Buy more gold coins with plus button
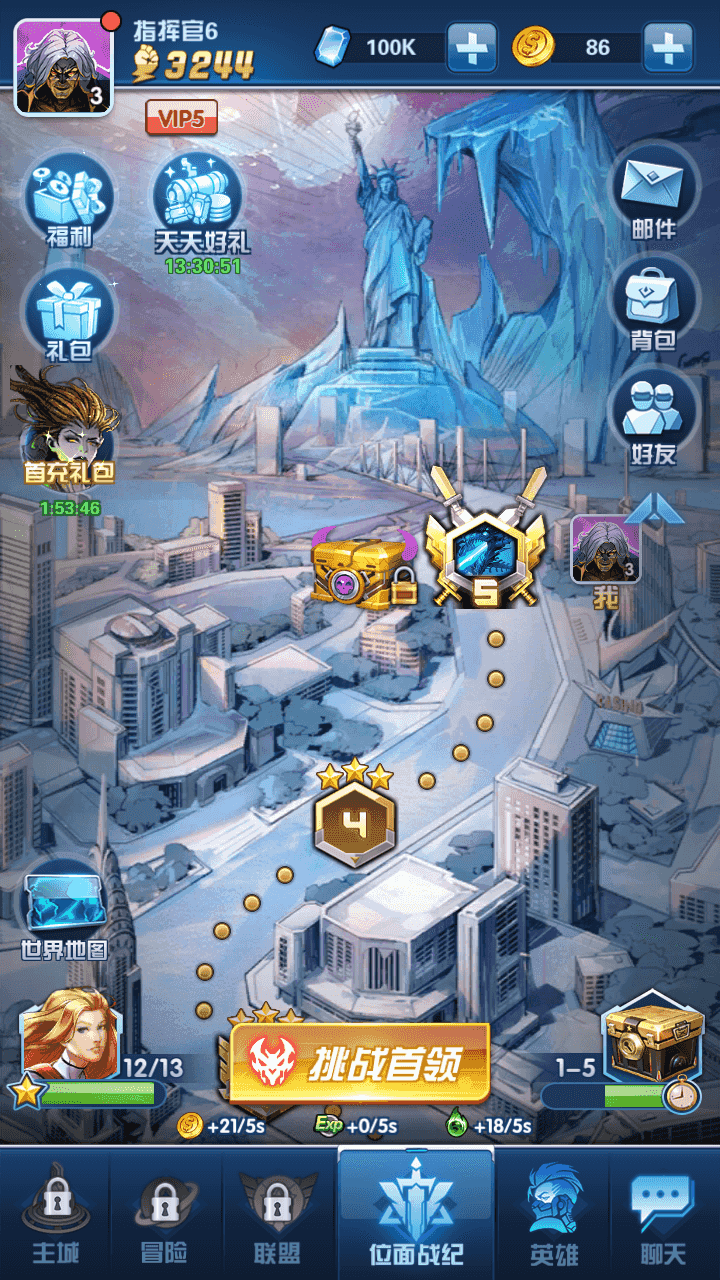Viewport: 720px width, 1280px height. tap(668, 47)
